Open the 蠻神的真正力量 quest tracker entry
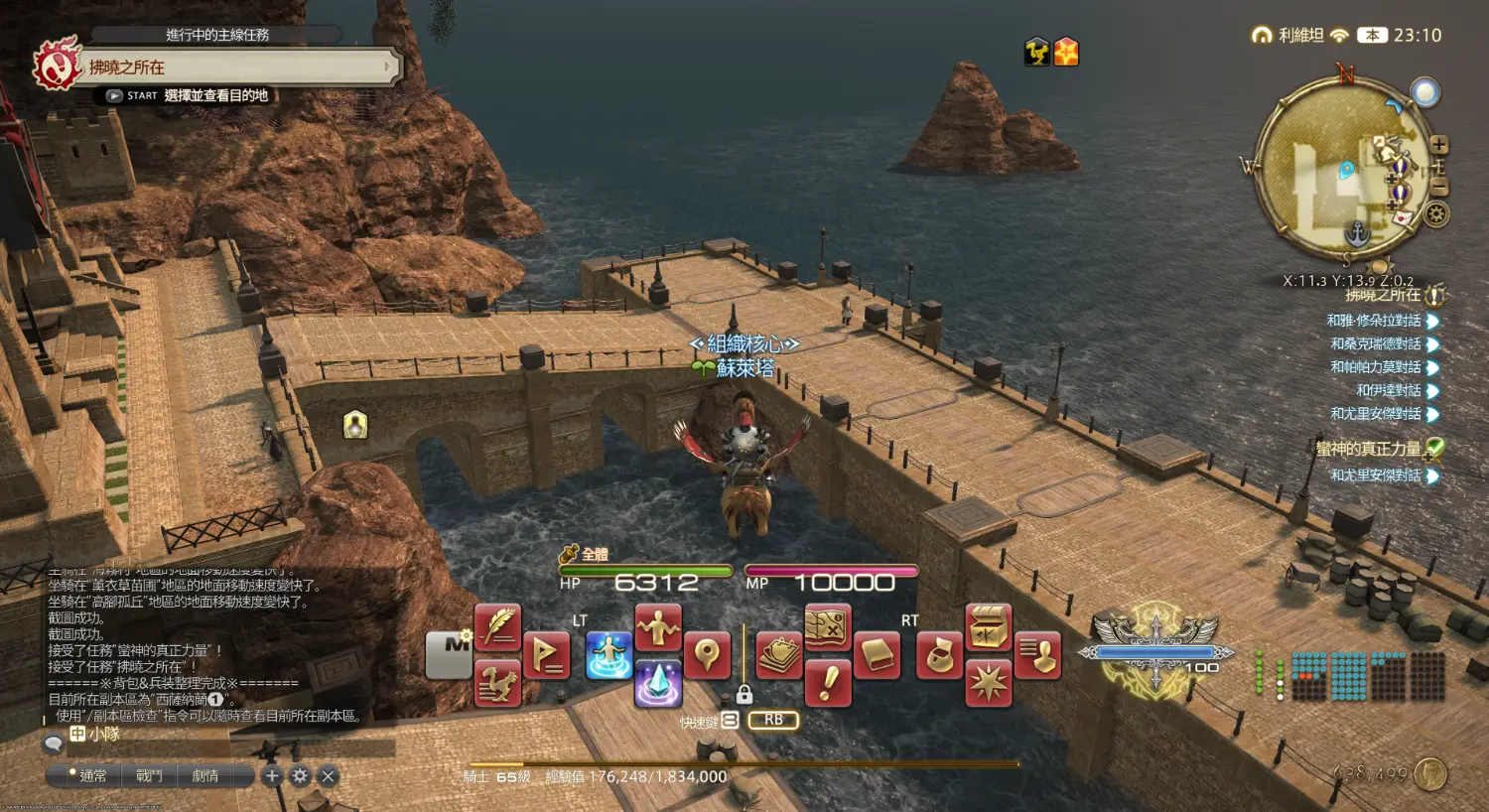Image resolution: width=1489 pixels, height=812 pixels. pyautogui.click(x=1369, y=449)
